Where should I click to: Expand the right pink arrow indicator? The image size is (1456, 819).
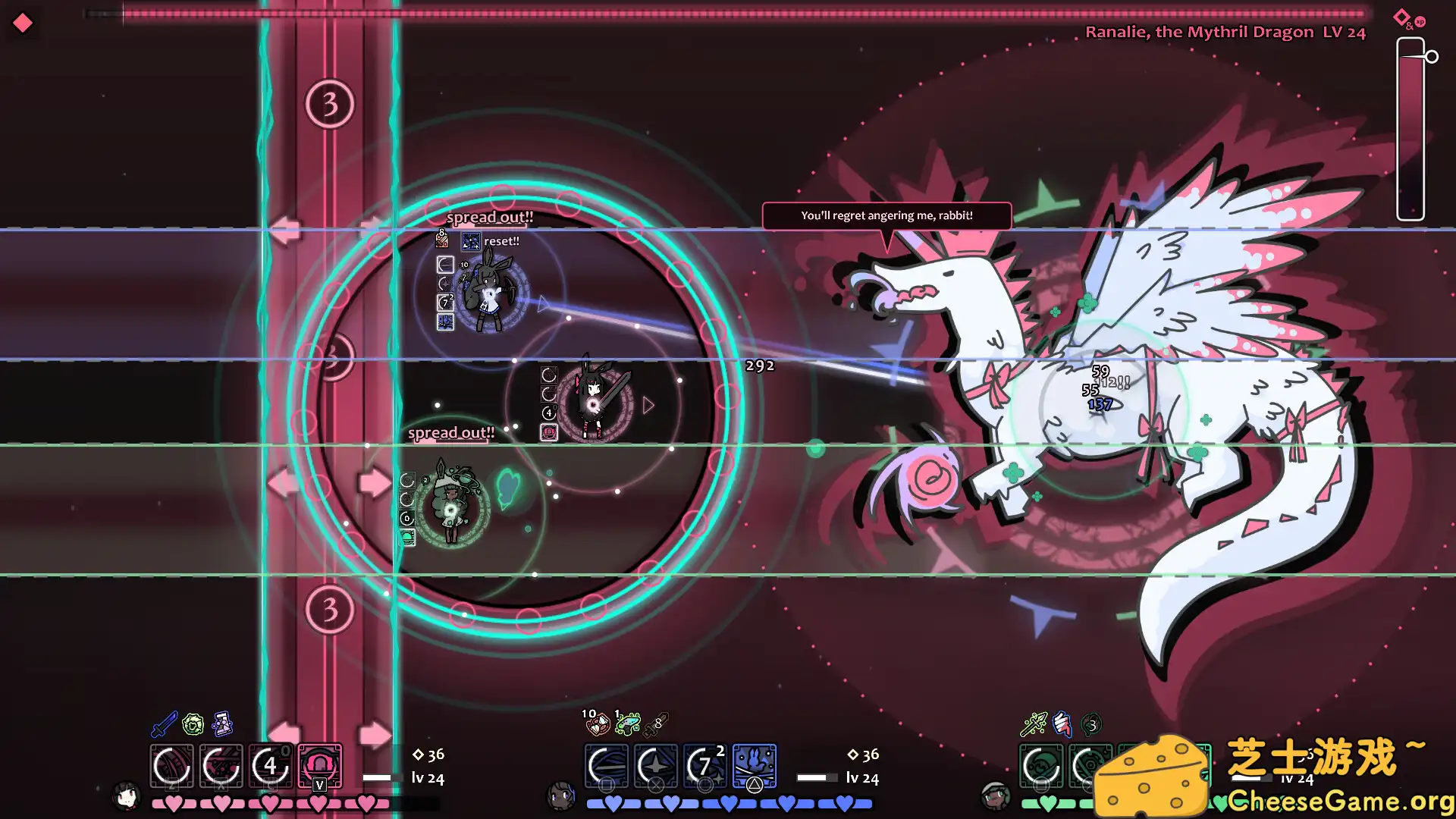coord(374,732)
